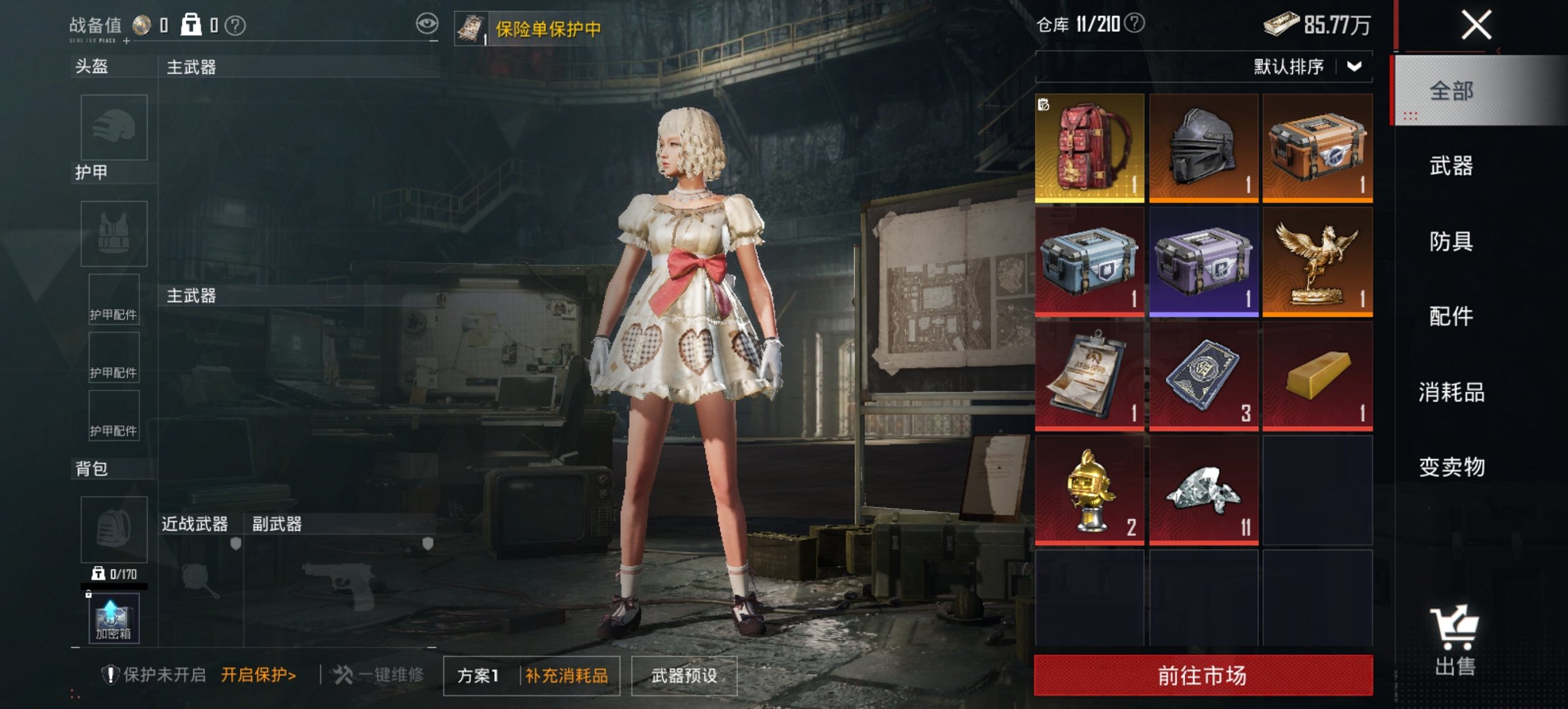Toggle the eye preview icon at top

[428, 23]
